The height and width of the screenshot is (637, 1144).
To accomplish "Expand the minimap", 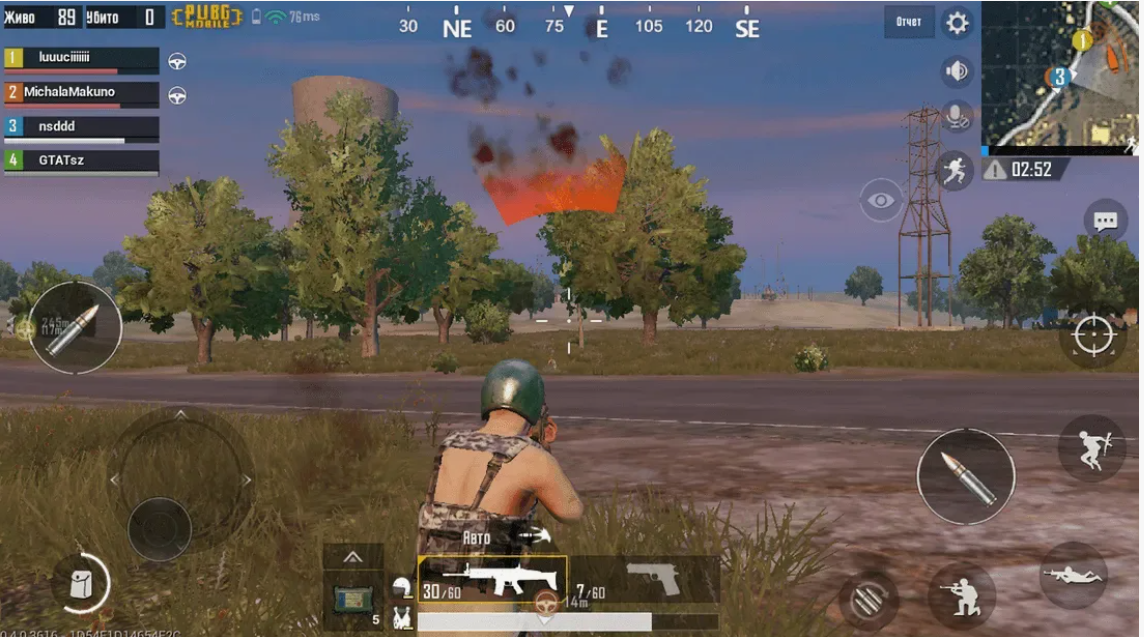I will 1061,75.
